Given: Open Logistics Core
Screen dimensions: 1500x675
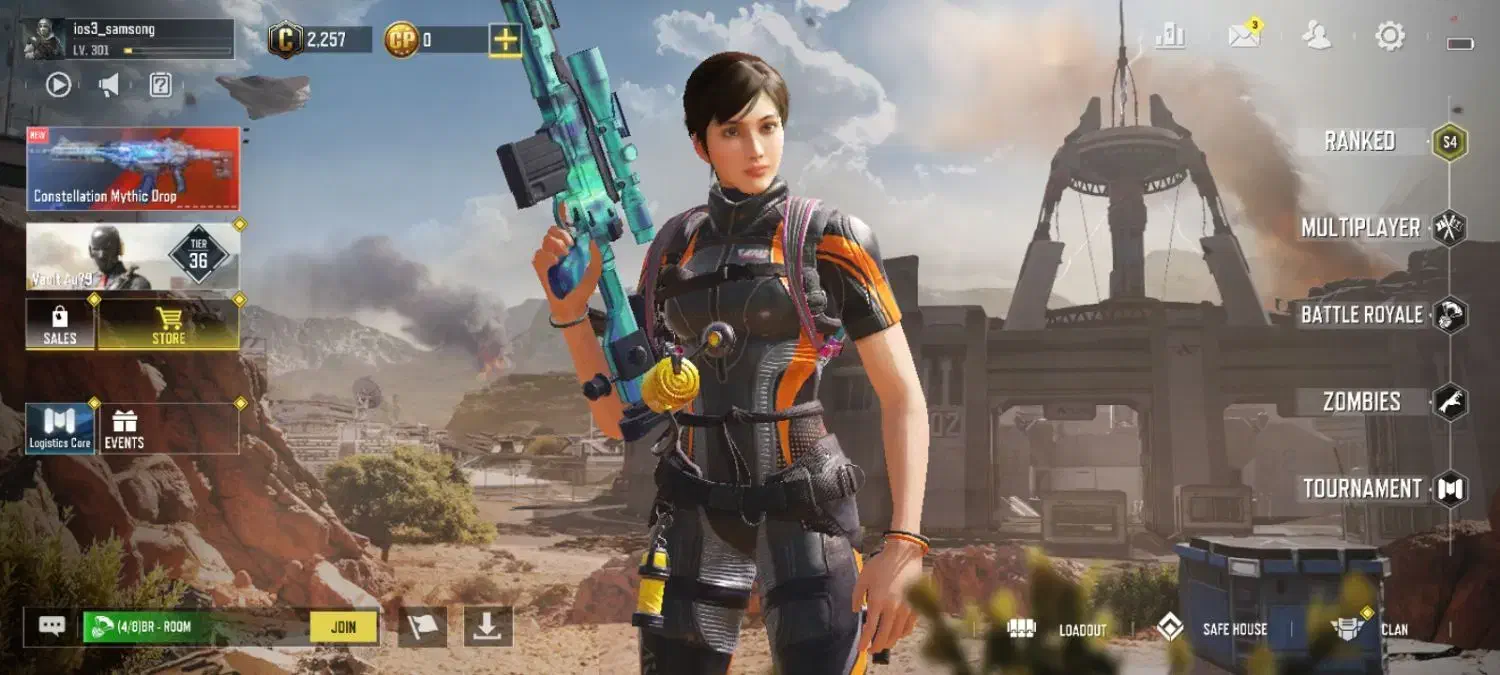Looking at the screenshot, I should [60, 429].
